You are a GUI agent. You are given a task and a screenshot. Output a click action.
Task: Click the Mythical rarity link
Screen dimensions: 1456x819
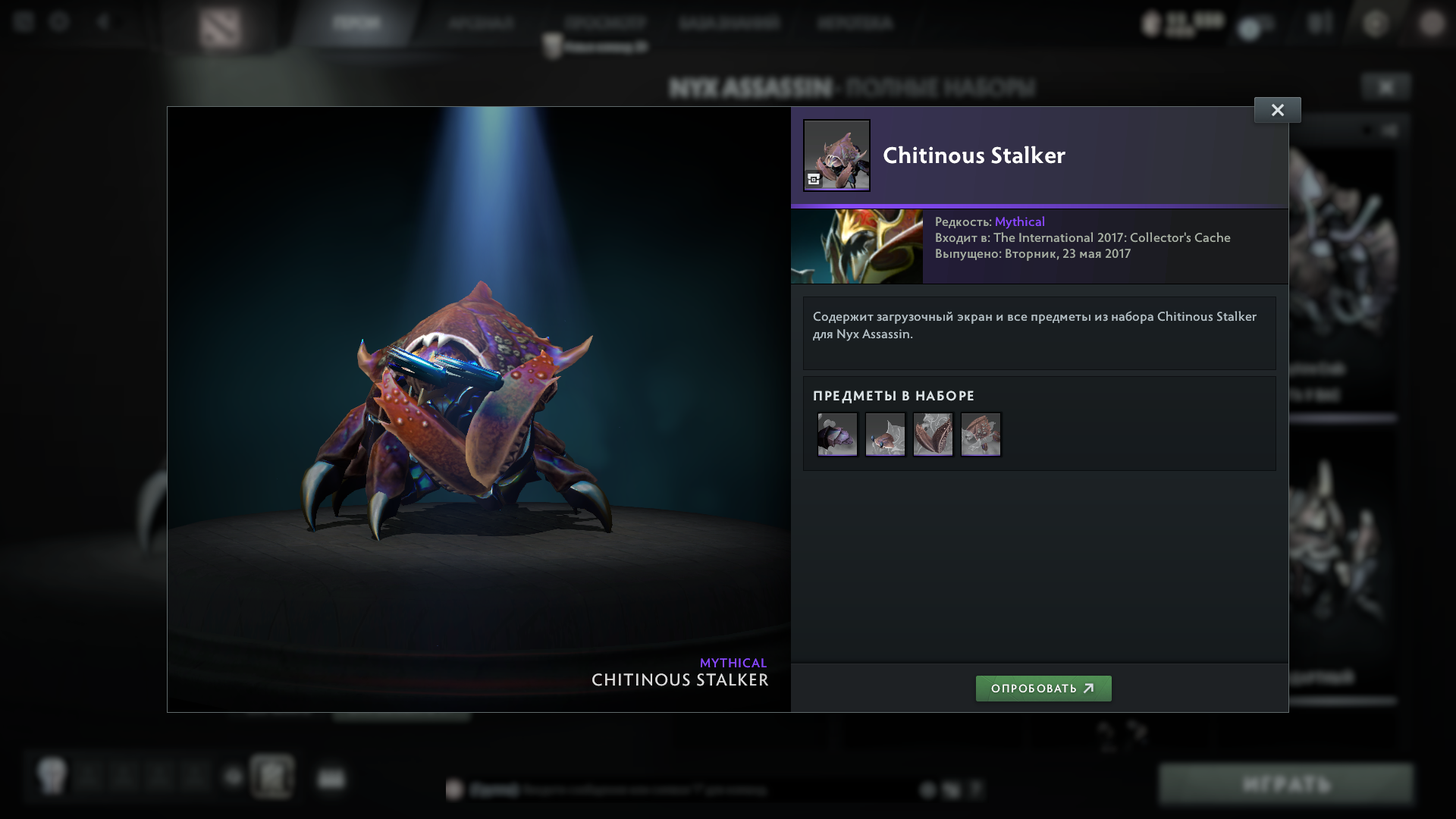coord(1019,221)
